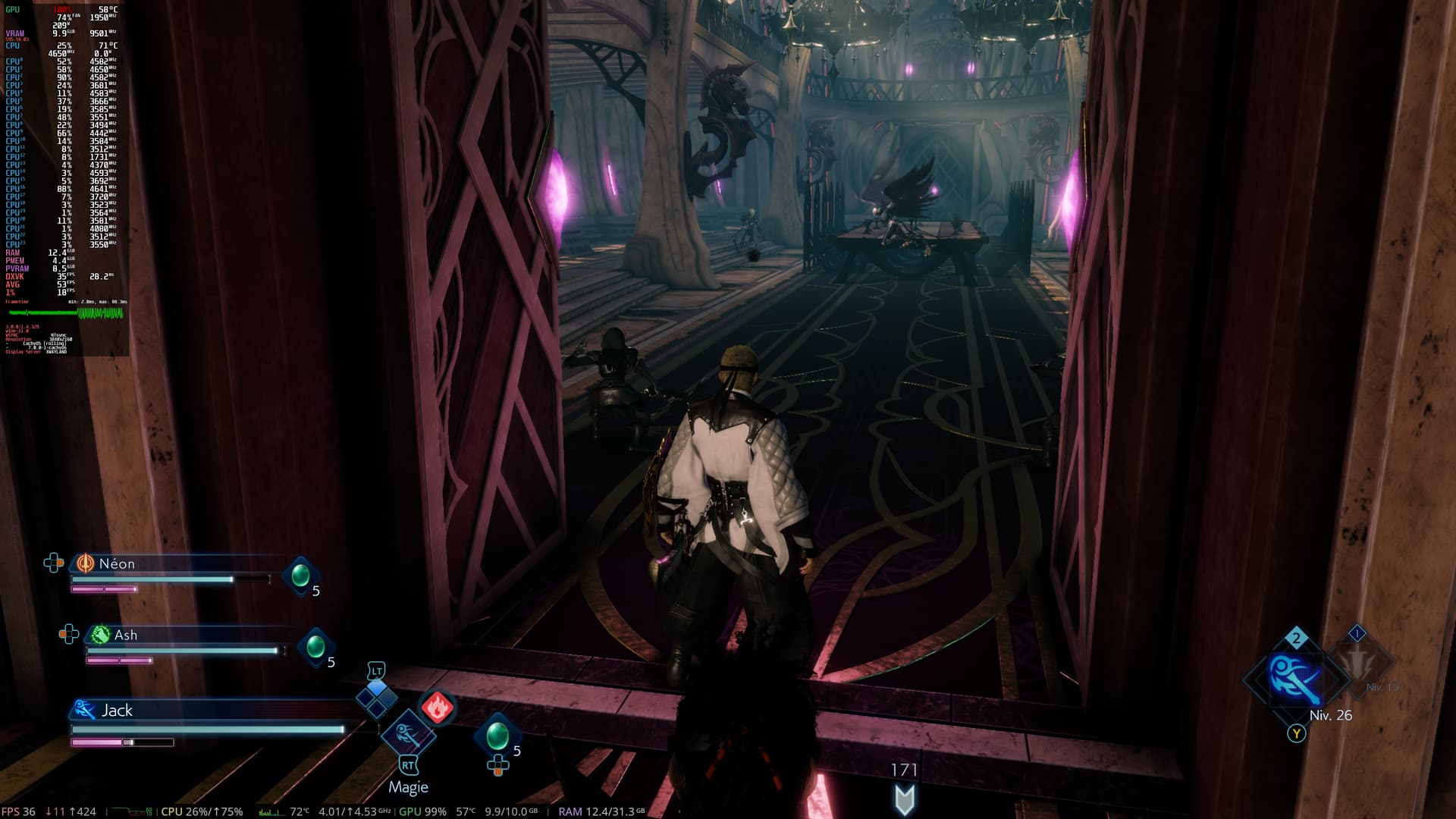Use Néon's green potion orb
Image resolution: width=1456 pixels, height=819 pixels.
(x=300, y=574)
